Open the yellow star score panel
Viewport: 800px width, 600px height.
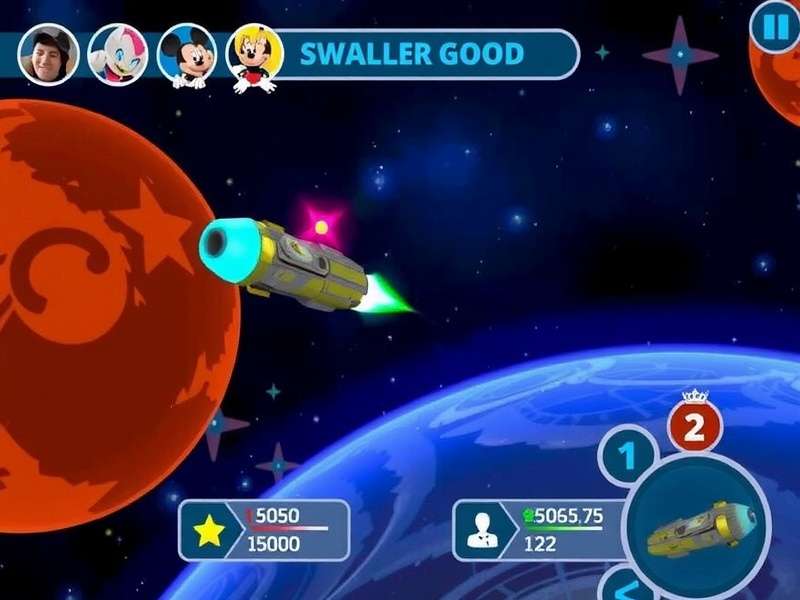(x=265, y=531)
